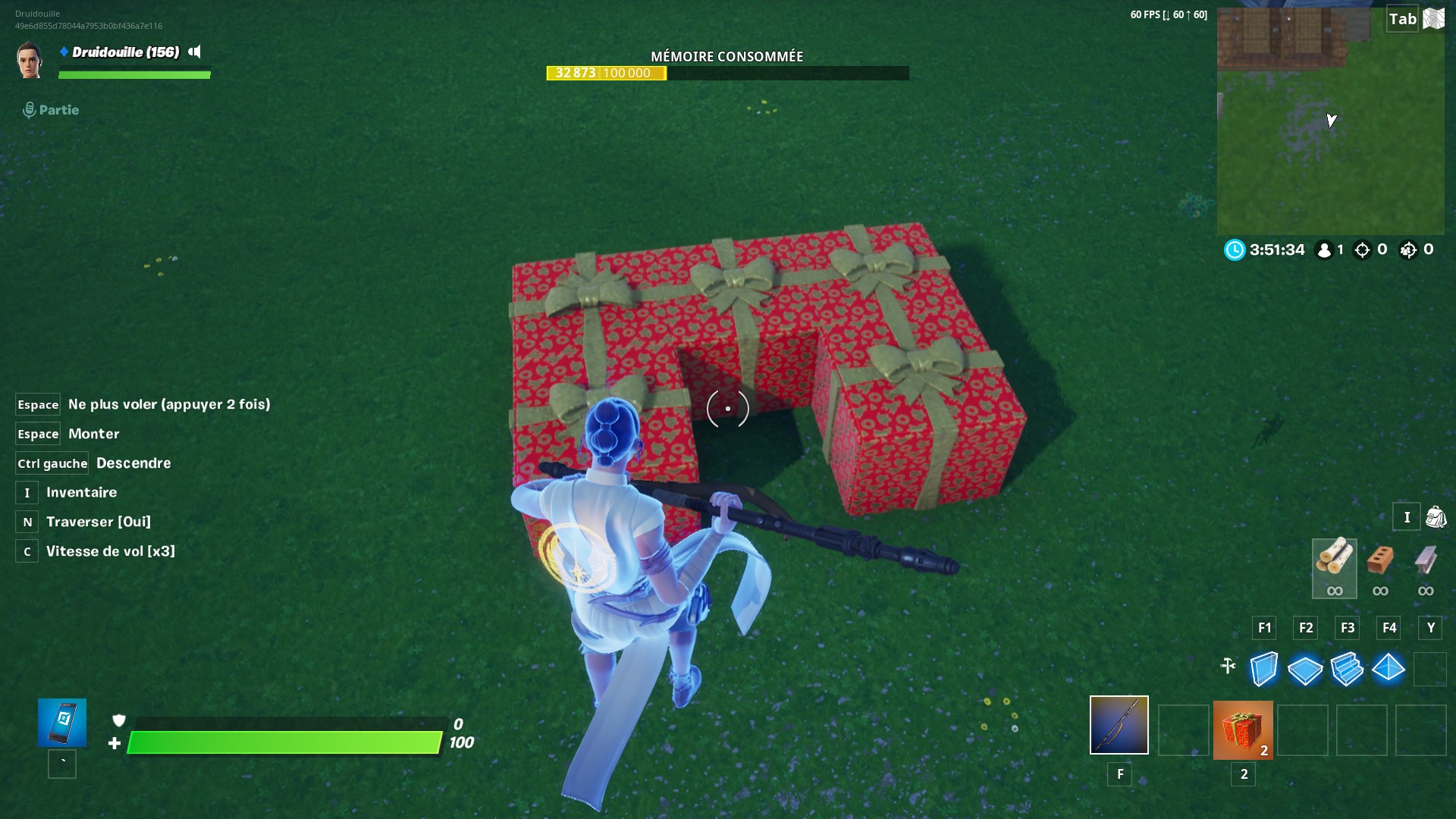Toggle the Partie microphone channel
Image resolution: width=1456 pixels, height=819 pixels.
pos(30,110)
